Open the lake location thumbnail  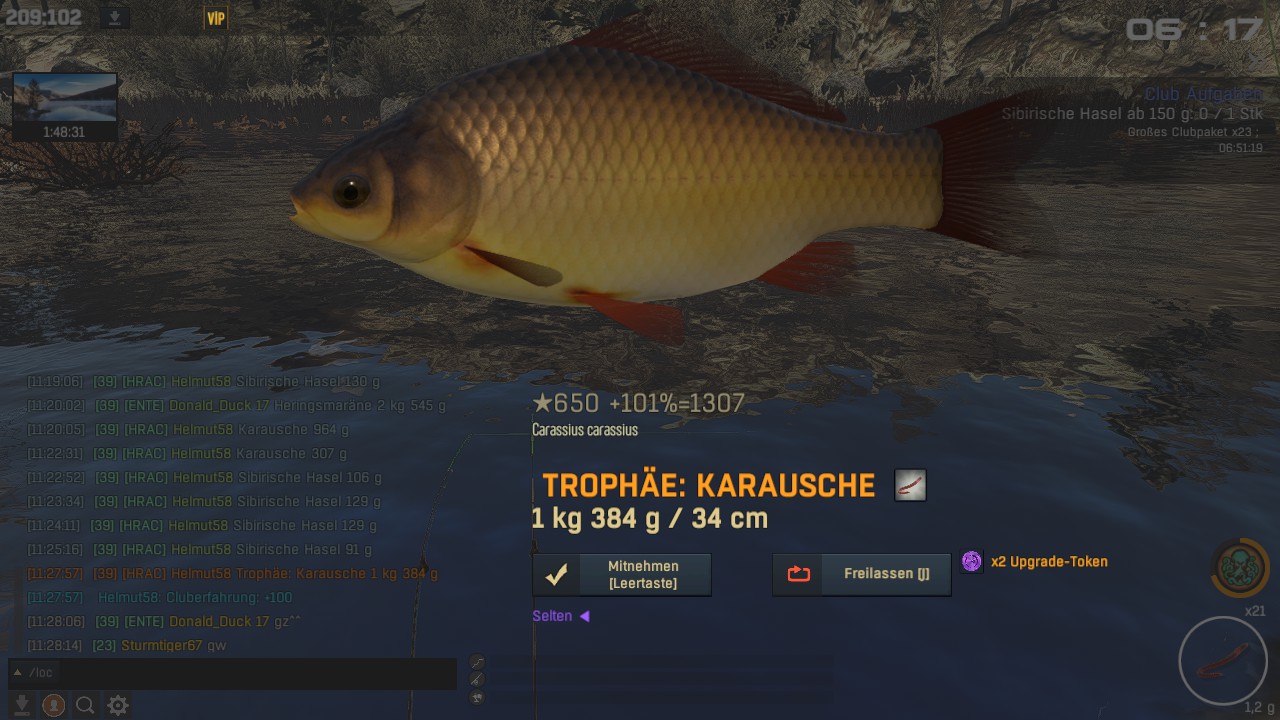(65, 98)
